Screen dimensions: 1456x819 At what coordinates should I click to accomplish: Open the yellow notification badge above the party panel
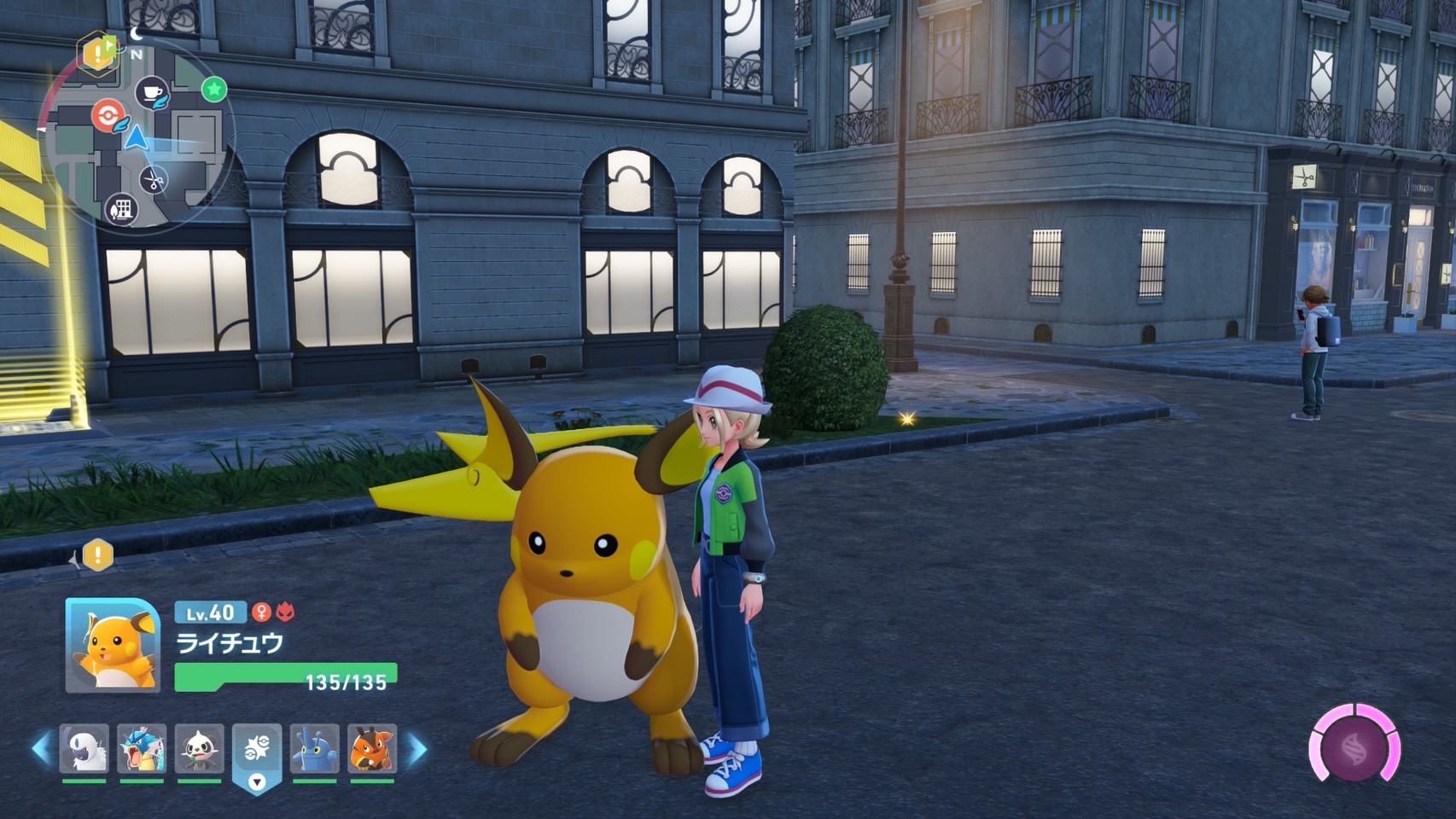[98, 554]
